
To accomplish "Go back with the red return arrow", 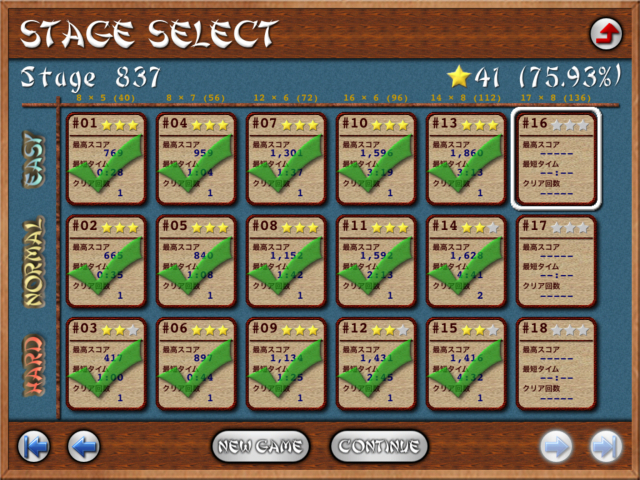I will click(x=605, y=33).
